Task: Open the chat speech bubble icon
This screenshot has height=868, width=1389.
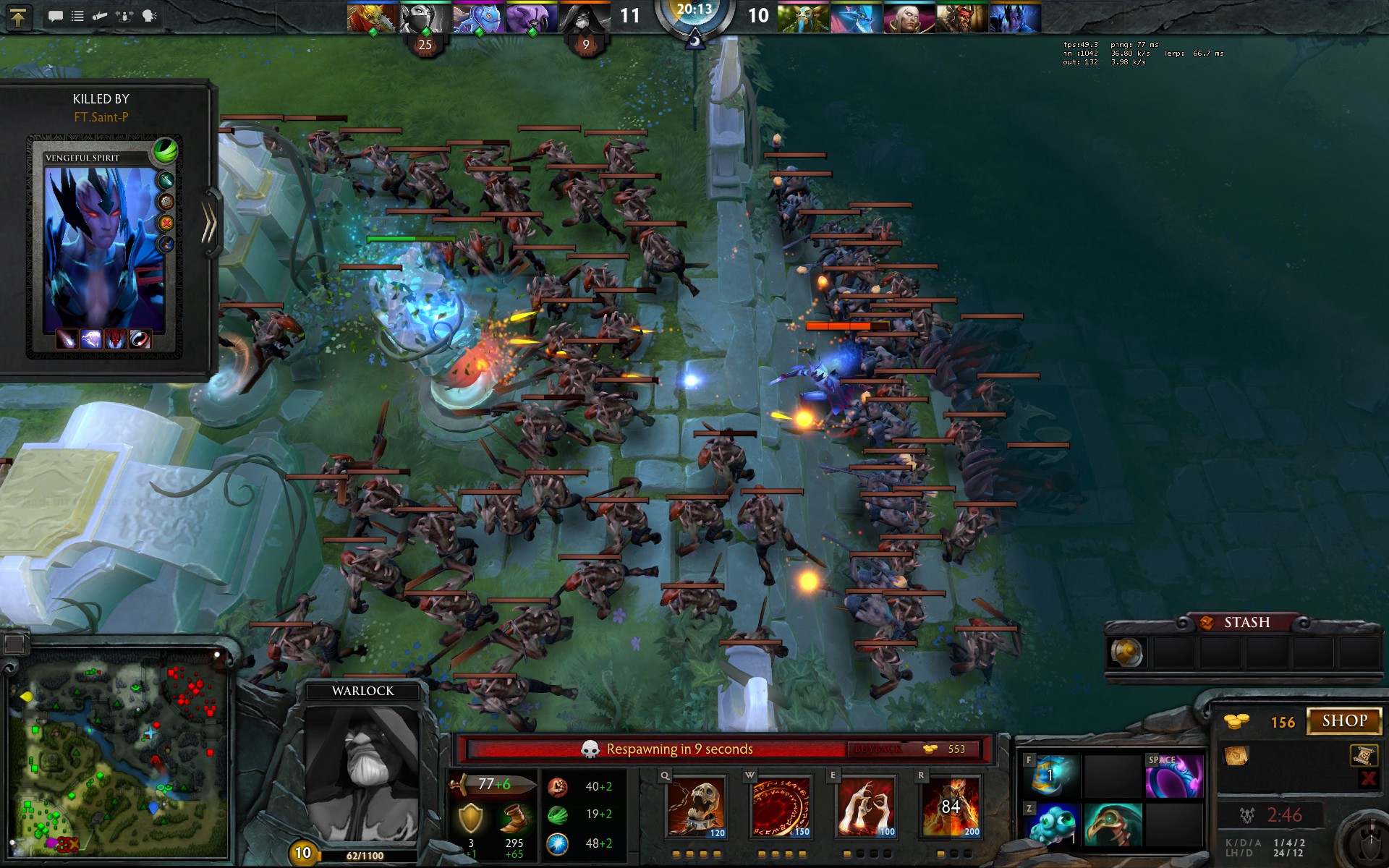Action: coord(55,16)
